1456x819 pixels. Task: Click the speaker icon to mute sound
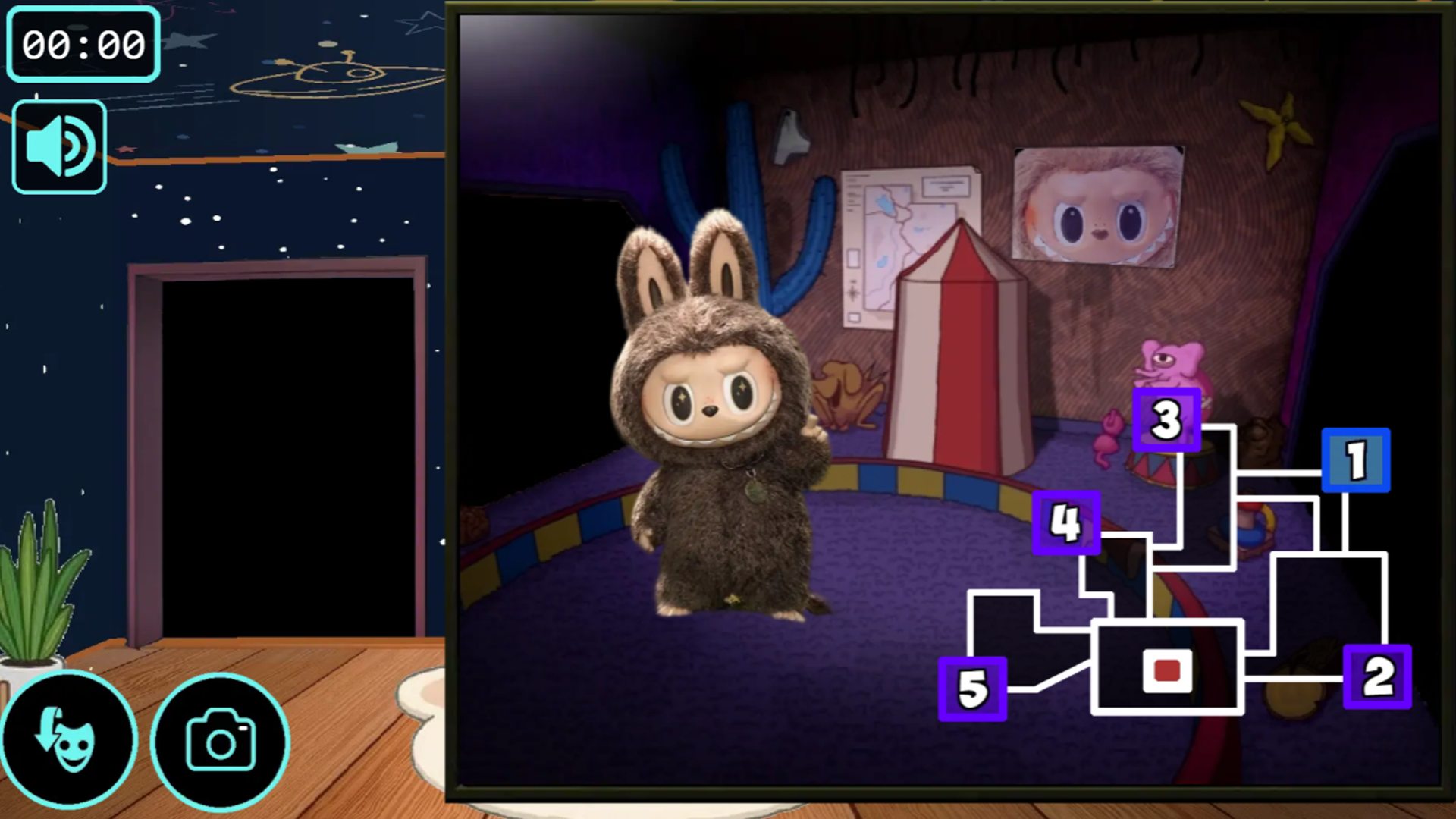pos(58,144)
